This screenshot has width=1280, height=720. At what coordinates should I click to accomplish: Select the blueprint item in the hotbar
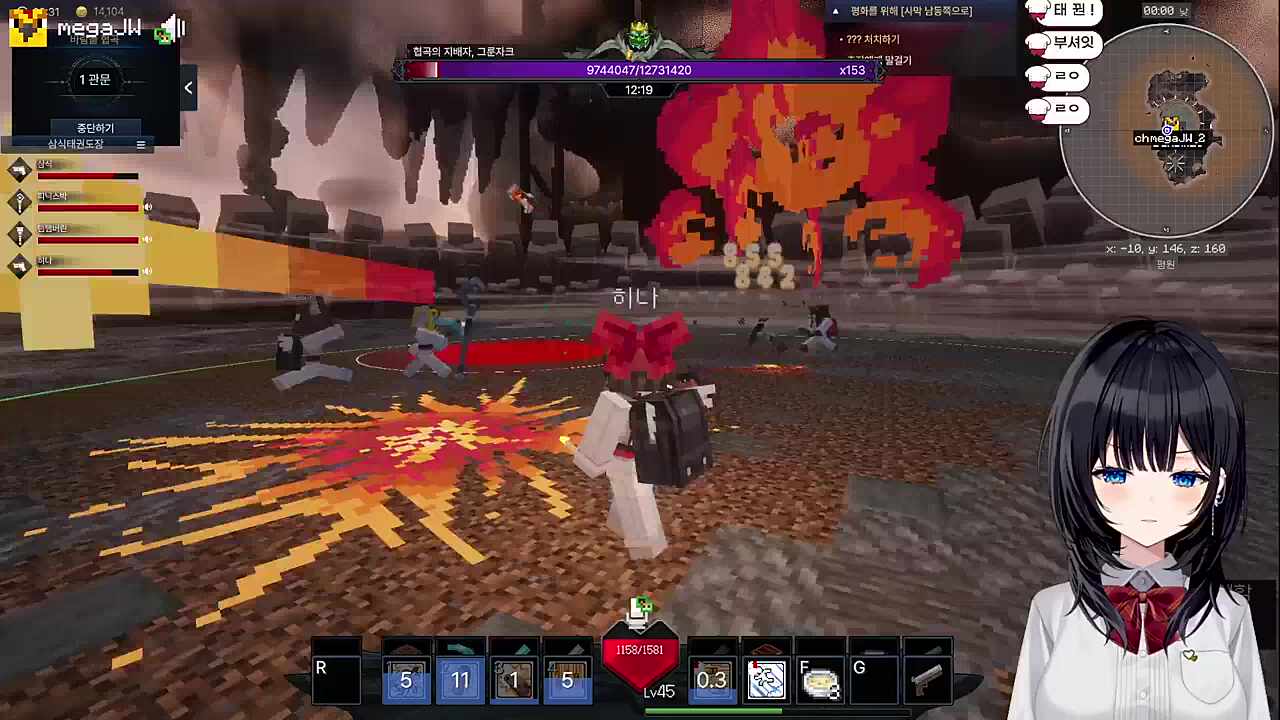[767, 680]
